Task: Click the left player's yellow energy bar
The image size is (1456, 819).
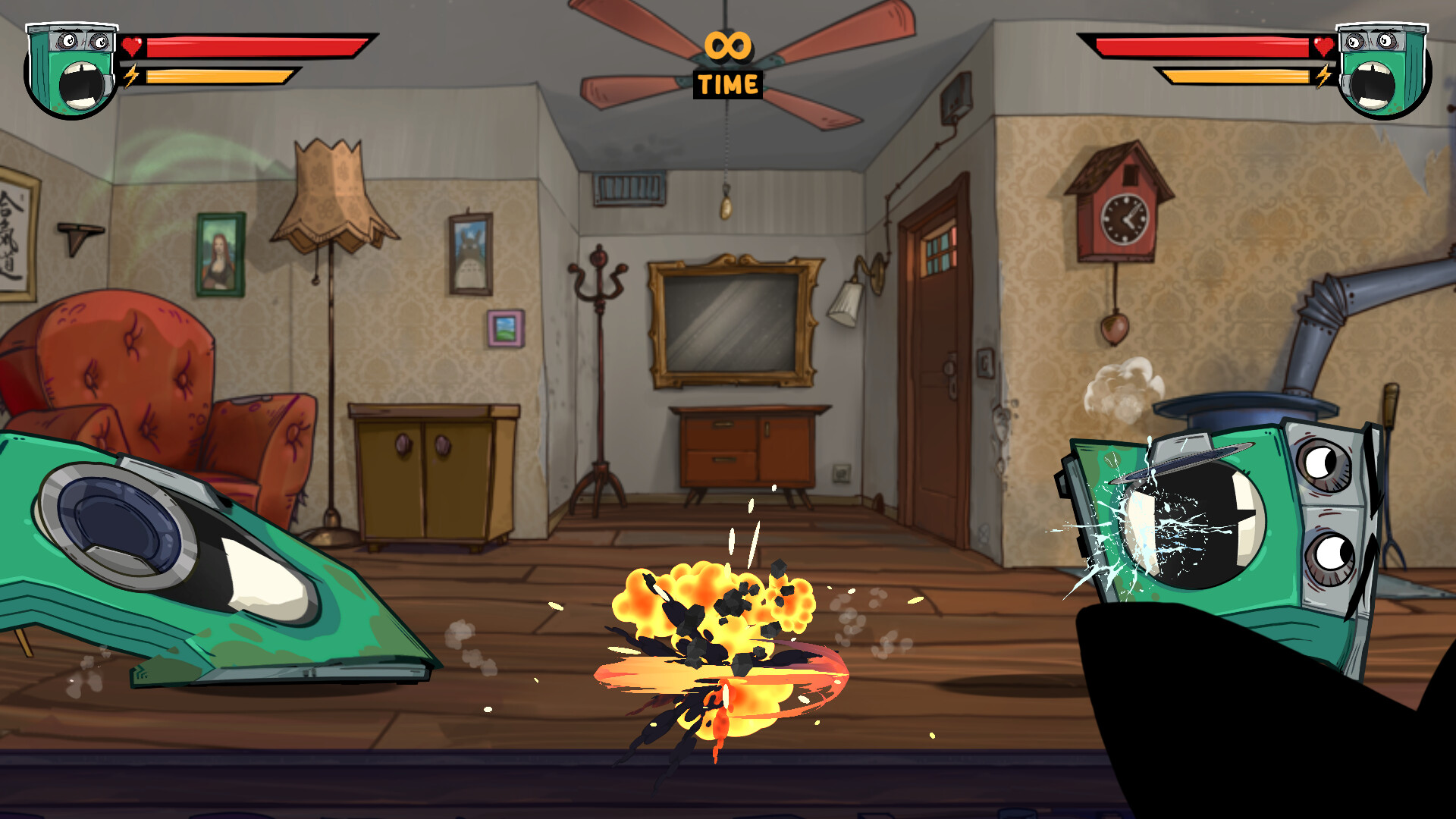Action: pos(220,76)
